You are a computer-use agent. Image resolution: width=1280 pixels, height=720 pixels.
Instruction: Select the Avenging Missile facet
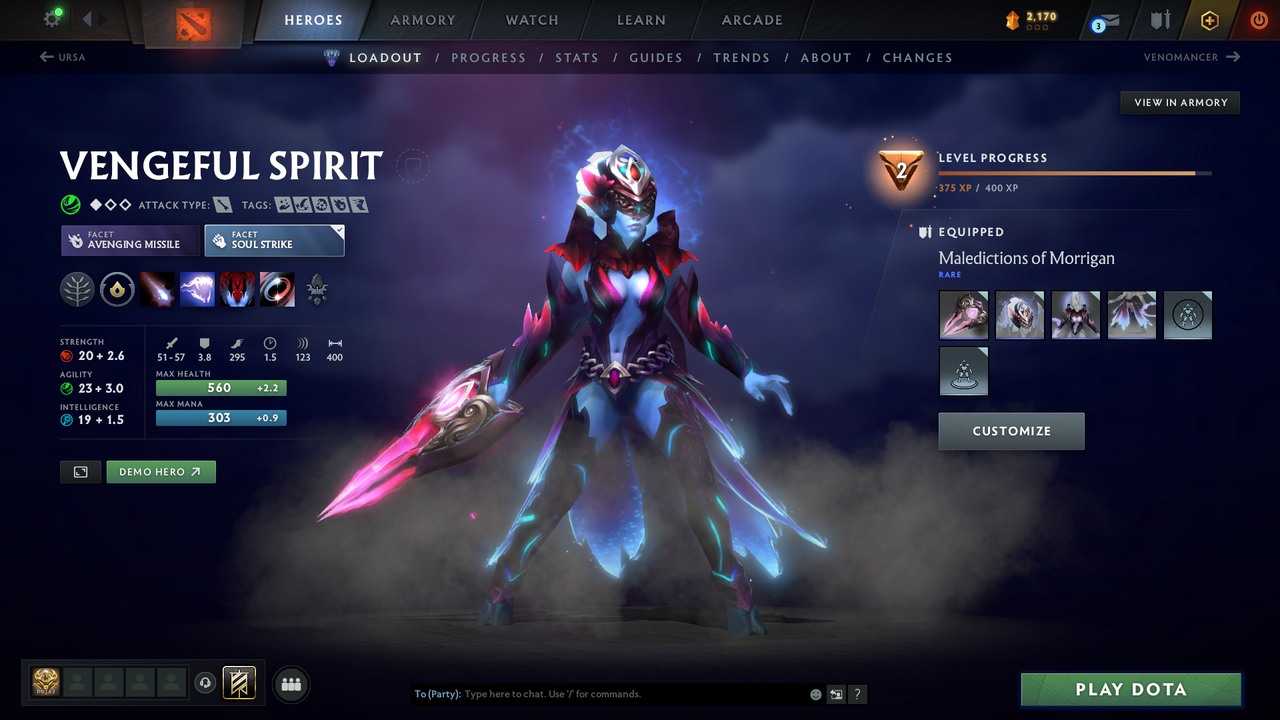[x=129, y=240]
